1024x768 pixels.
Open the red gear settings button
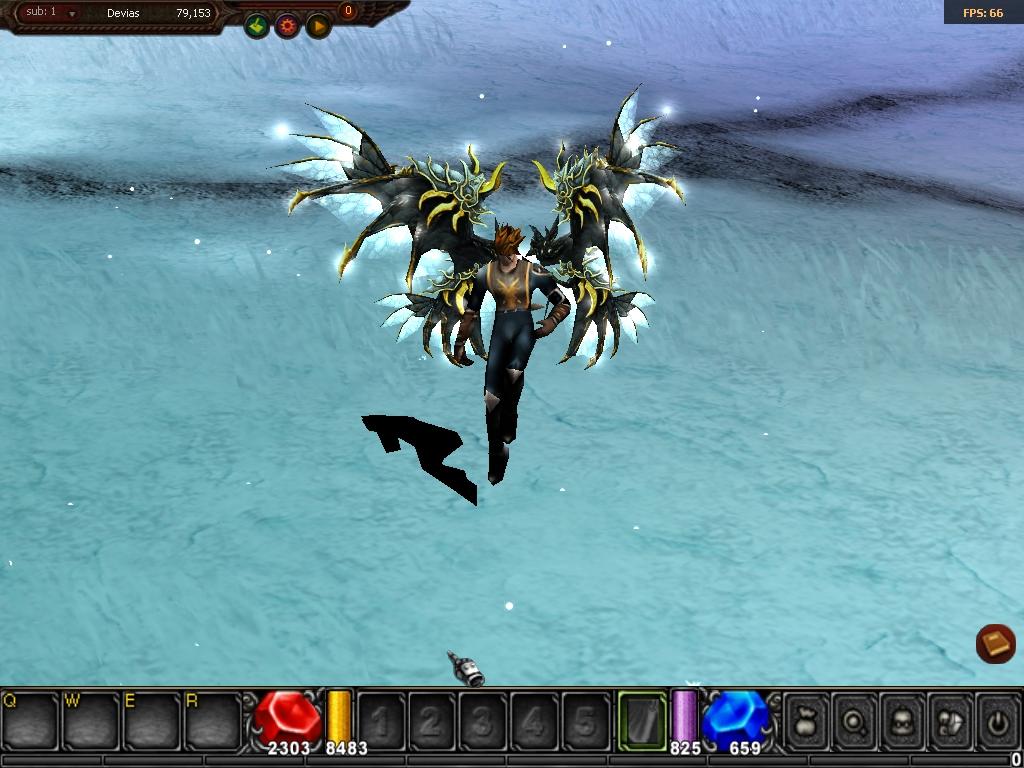pos(288,26)
